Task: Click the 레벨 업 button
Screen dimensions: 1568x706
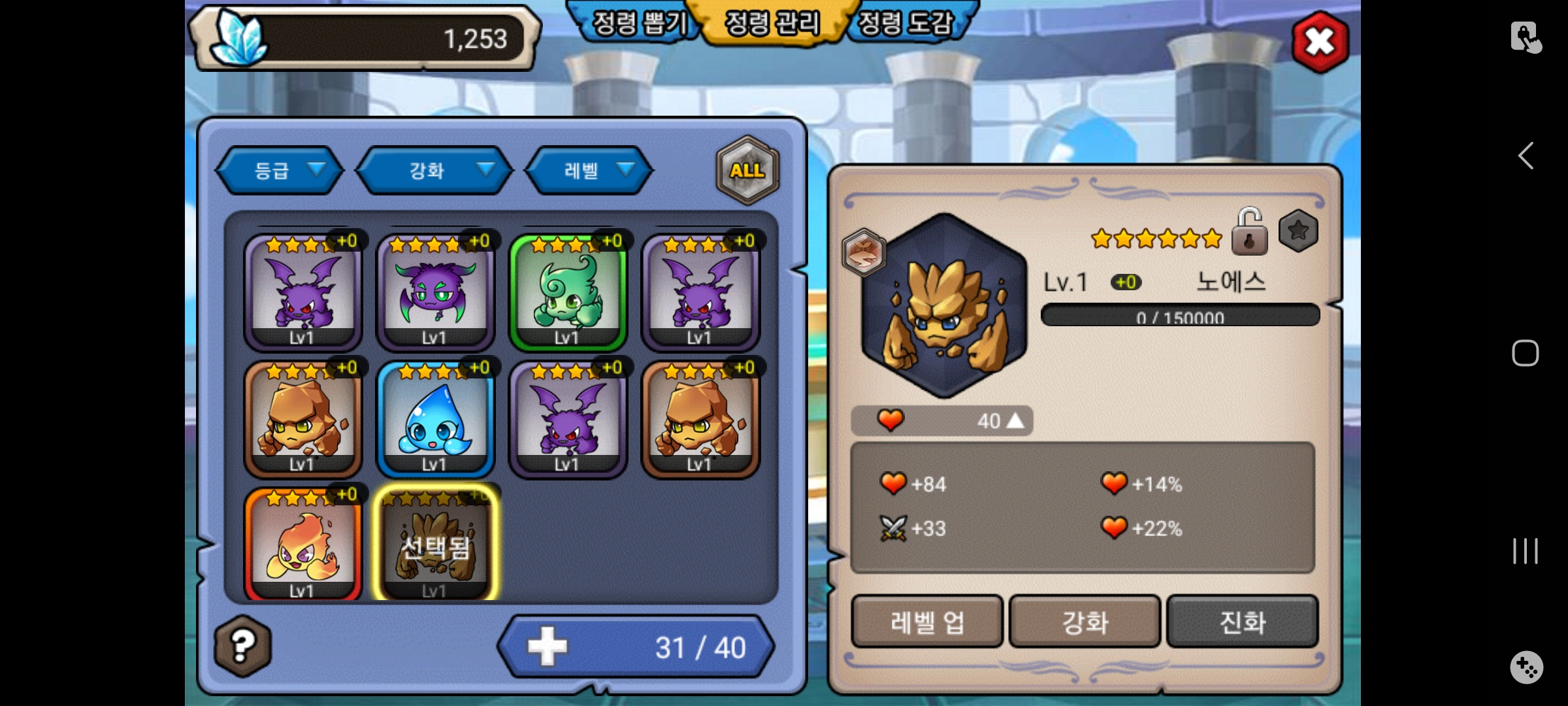Action: coord(926,622)
